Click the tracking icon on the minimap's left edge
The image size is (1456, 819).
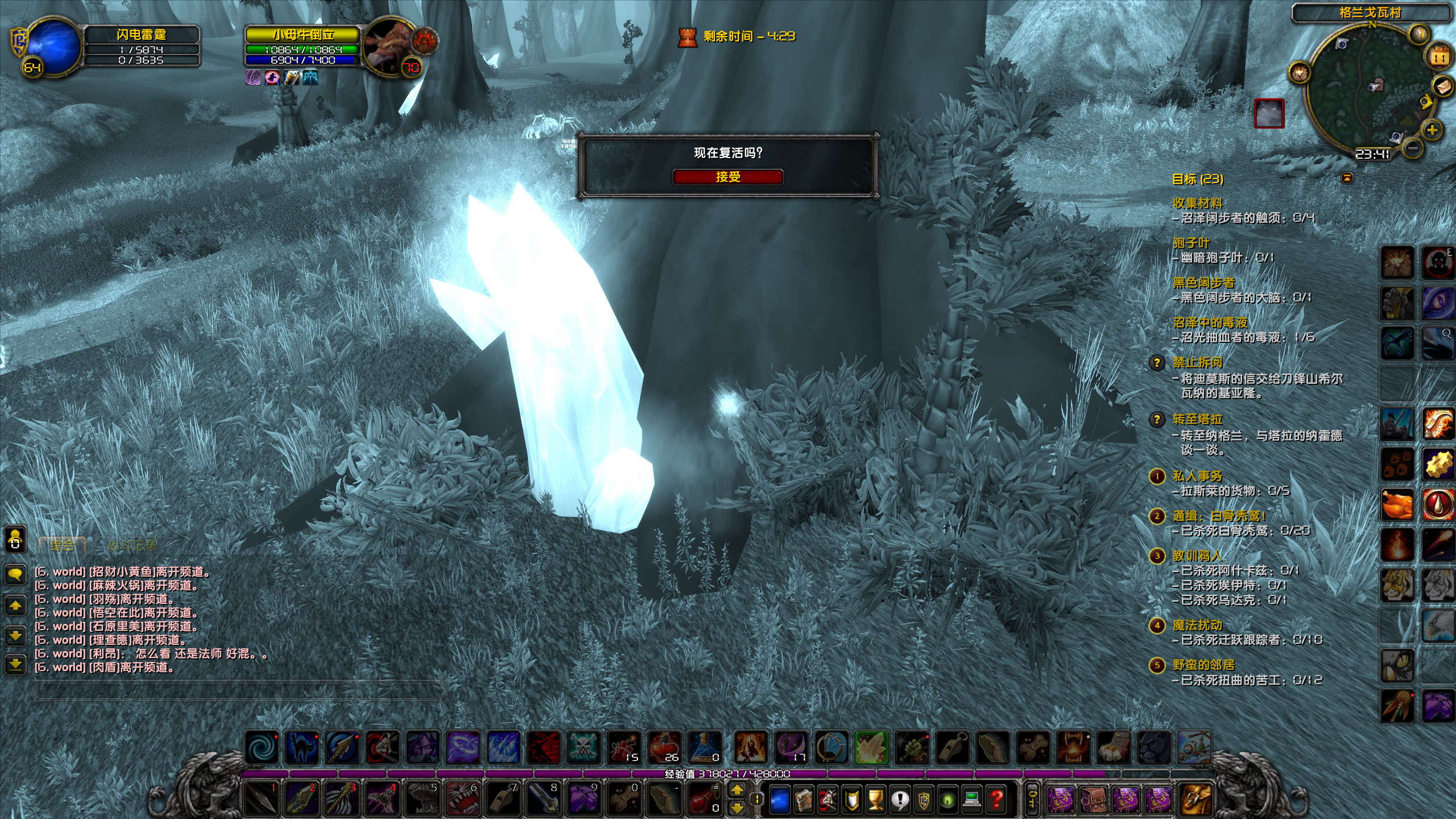point(1300,72)
